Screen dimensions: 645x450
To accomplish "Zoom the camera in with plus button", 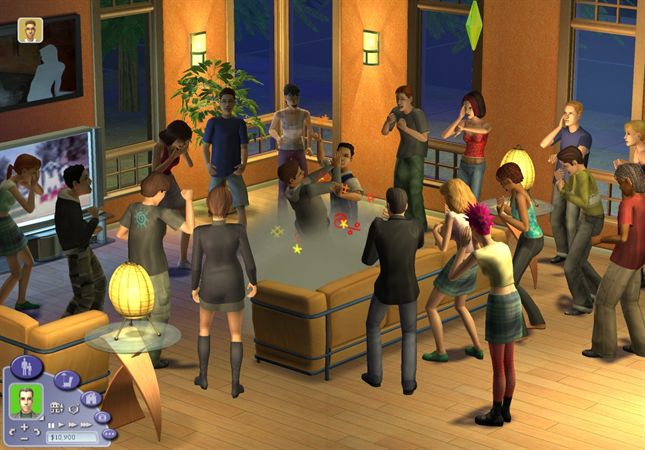I will coord(24,427).
